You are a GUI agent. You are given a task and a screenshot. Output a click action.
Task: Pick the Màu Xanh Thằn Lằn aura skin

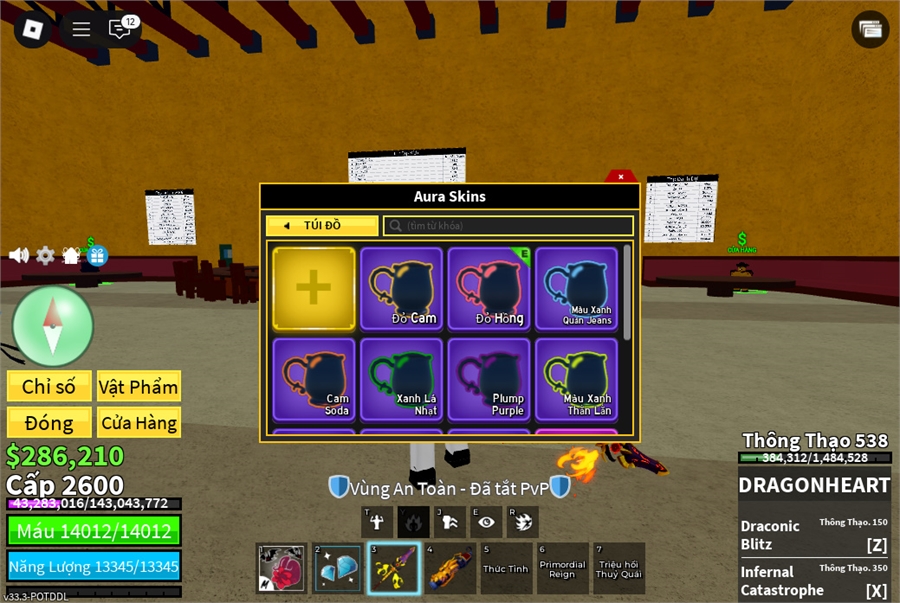[x=576, y=379]
